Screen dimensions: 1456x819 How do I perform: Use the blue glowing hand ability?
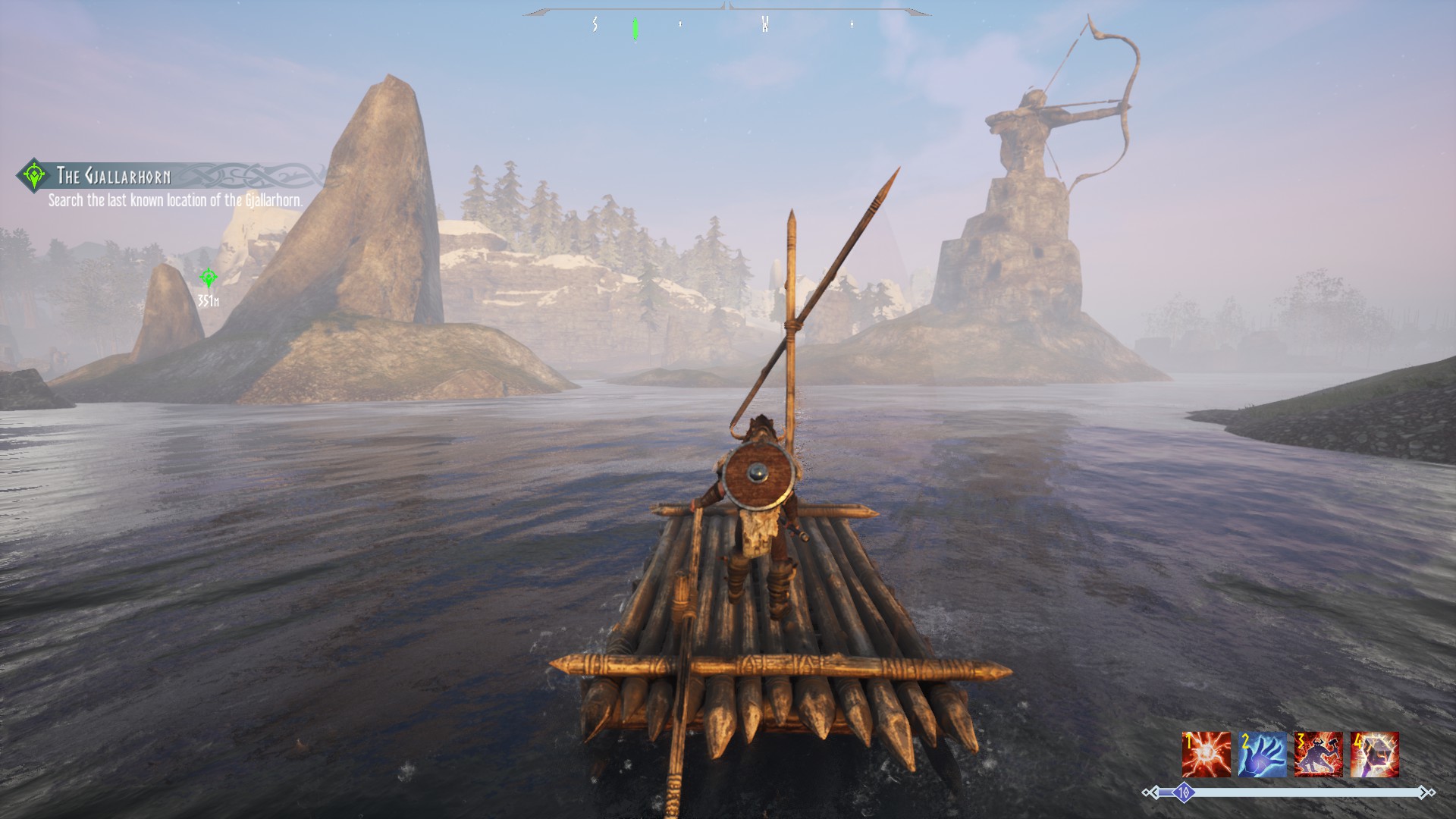click(x=1262, y=754)
